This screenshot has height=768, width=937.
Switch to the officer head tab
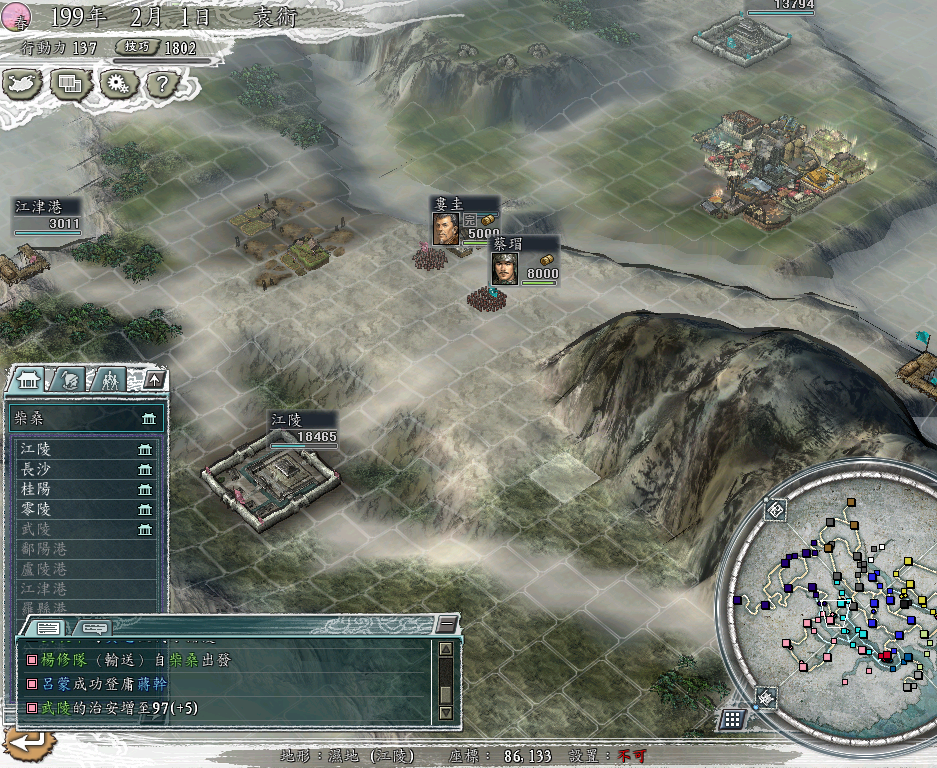click(x=68, y=380)
